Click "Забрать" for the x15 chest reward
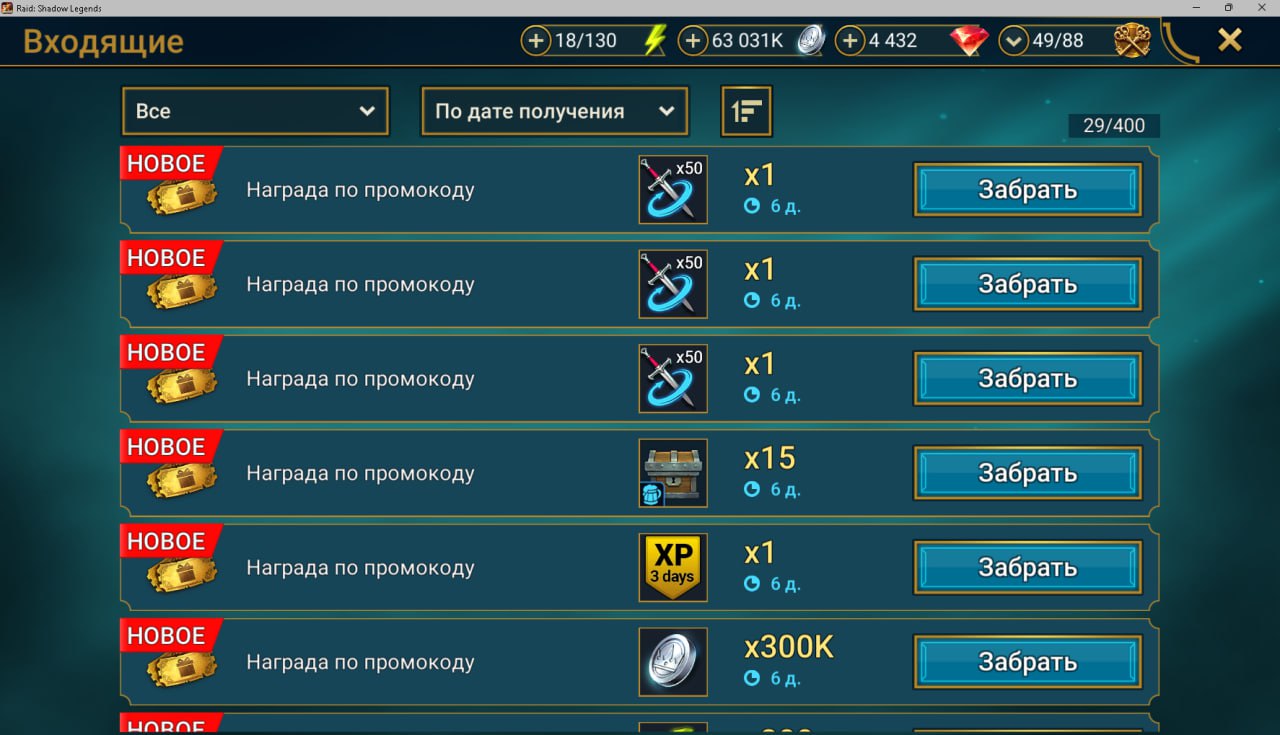1280x735 pixels. pos(1027,473)
